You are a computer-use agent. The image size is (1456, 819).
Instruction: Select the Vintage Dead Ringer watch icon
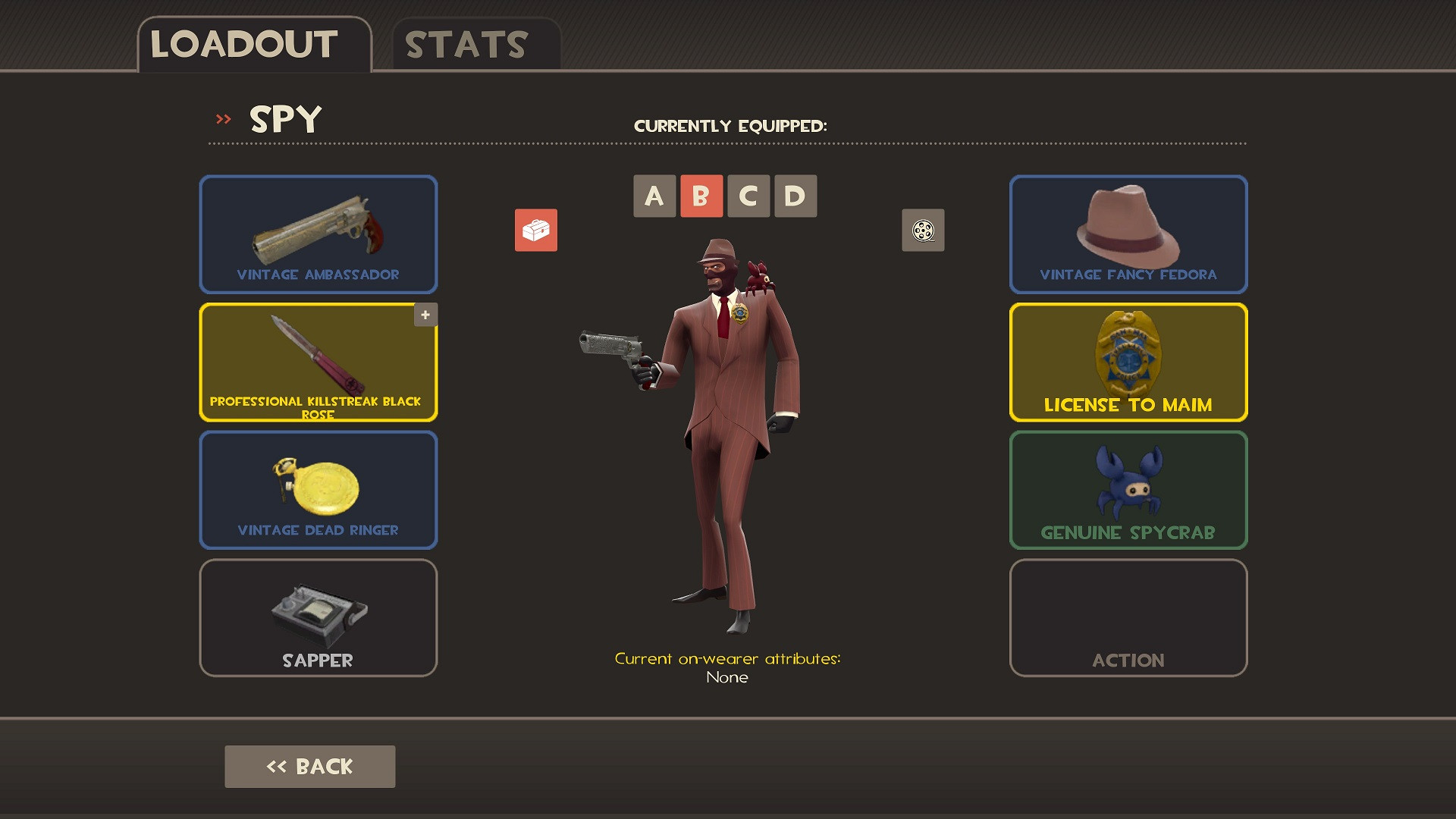pos(318,489)
